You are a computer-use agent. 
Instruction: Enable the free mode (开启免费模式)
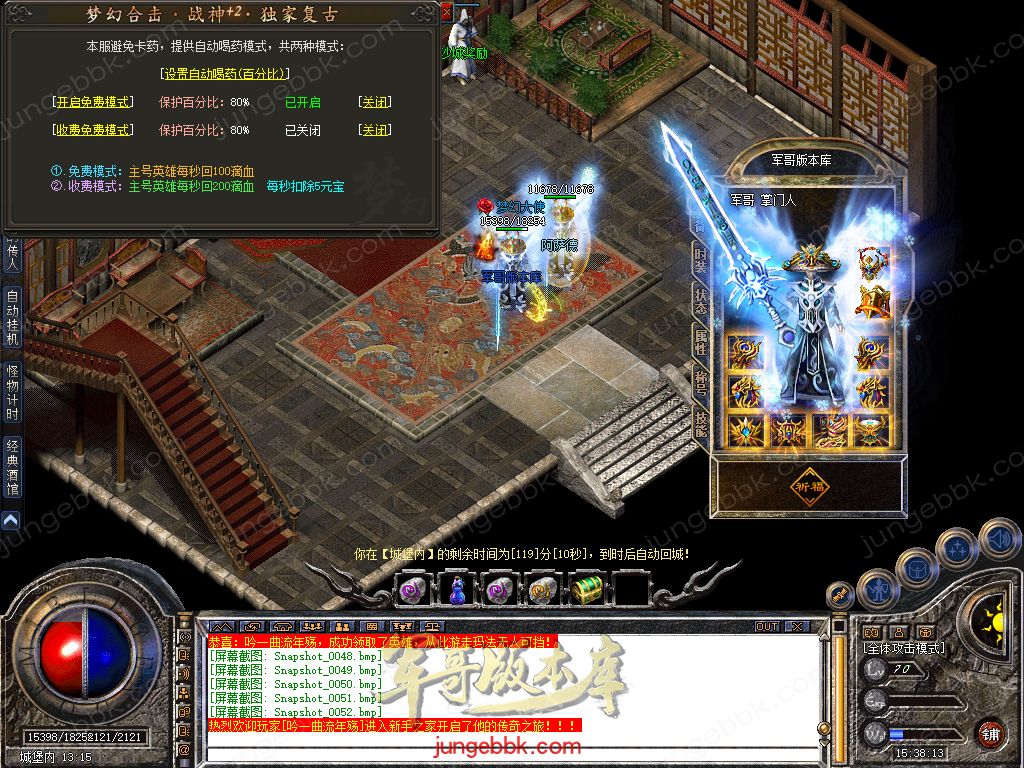91,102
